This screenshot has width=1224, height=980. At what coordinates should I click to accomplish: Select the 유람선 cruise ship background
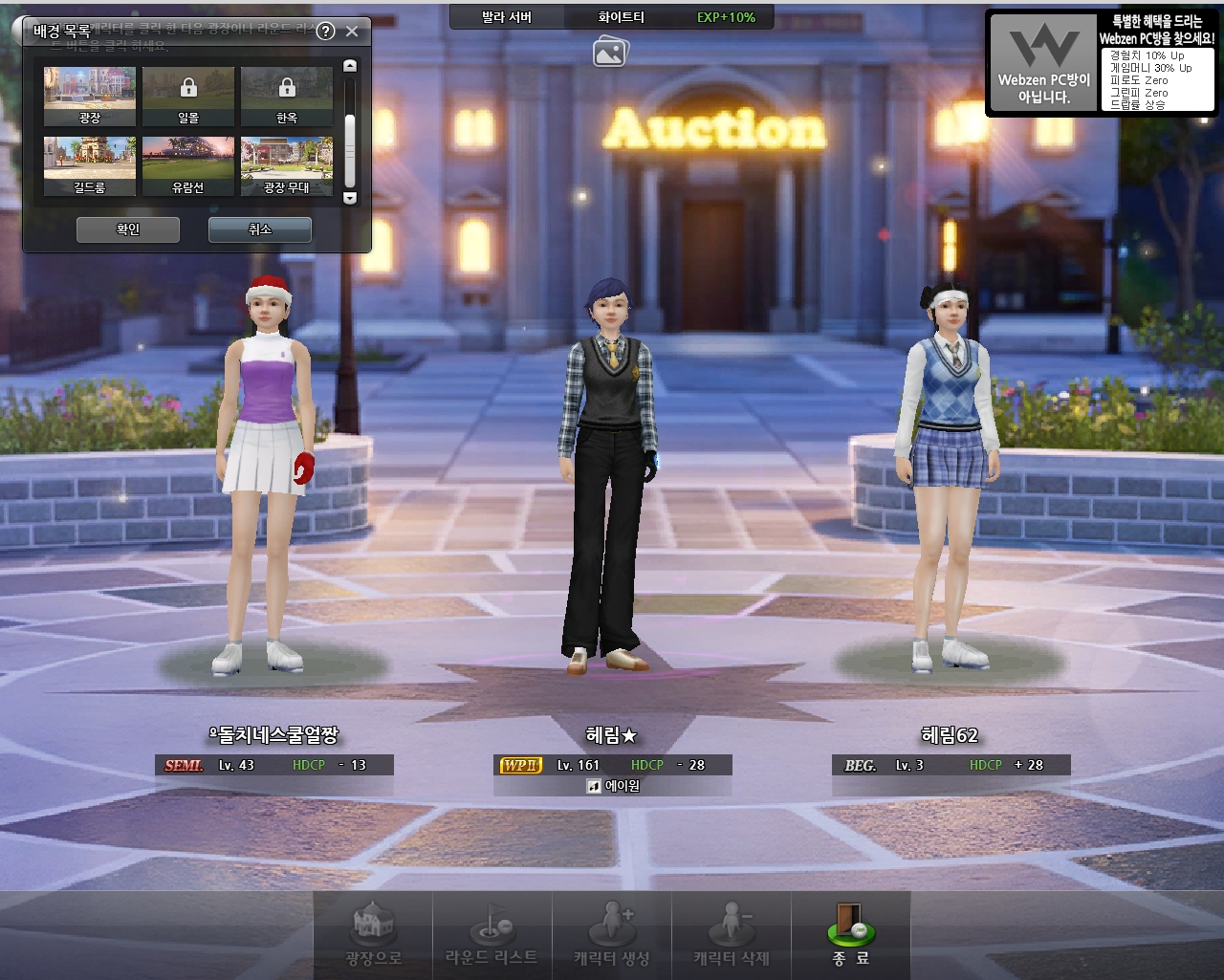tap(188, 165)
